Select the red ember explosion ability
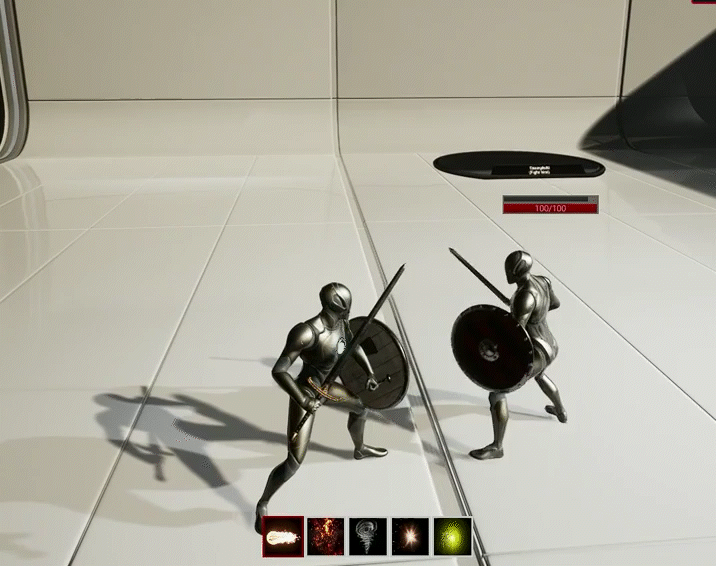 point(325,537)
